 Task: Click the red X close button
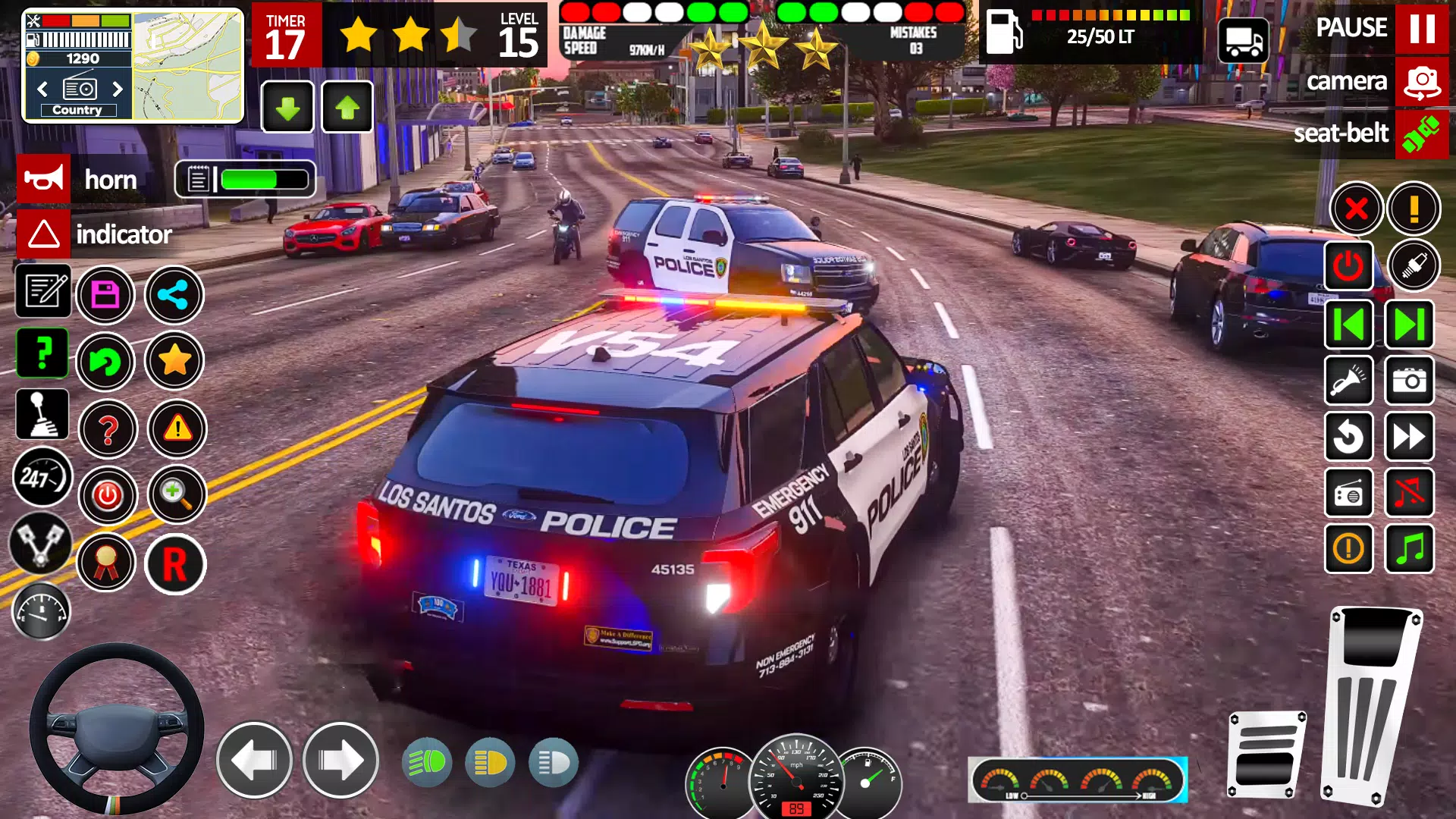click(x=1356, y=209)
